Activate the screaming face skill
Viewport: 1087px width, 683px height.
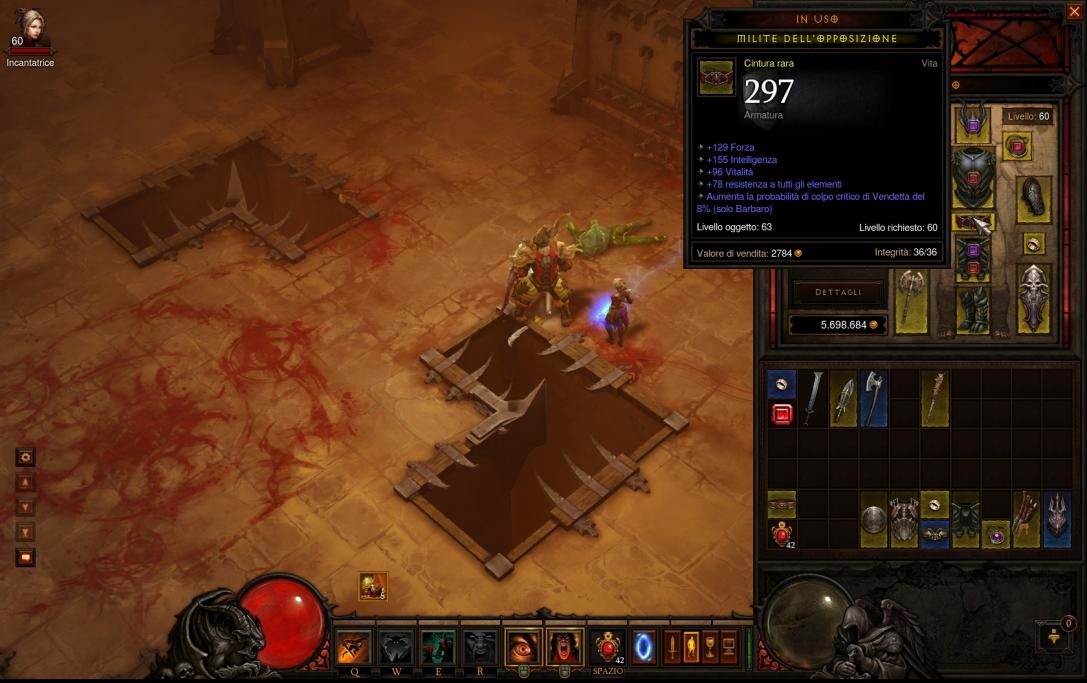click(x=563, y=647)
